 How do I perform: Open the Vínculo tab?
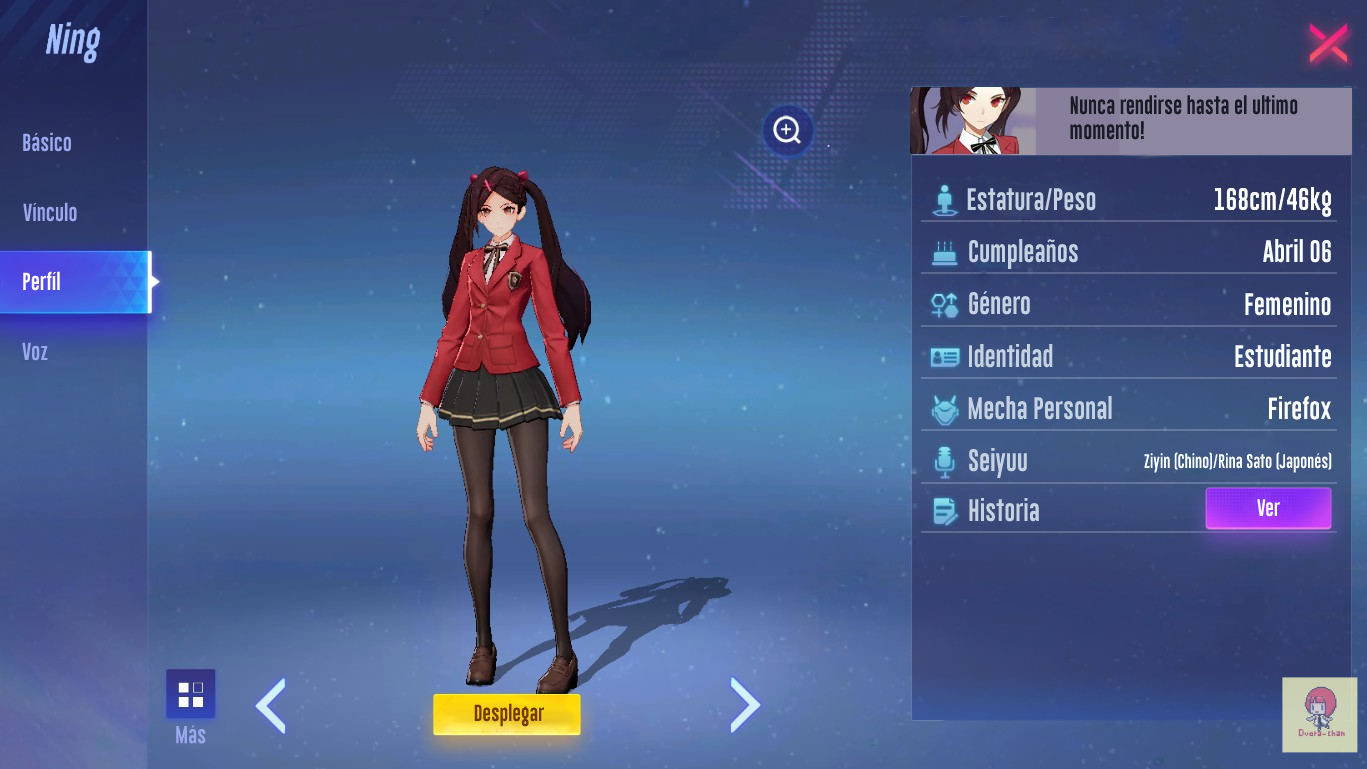click(50, 213)
